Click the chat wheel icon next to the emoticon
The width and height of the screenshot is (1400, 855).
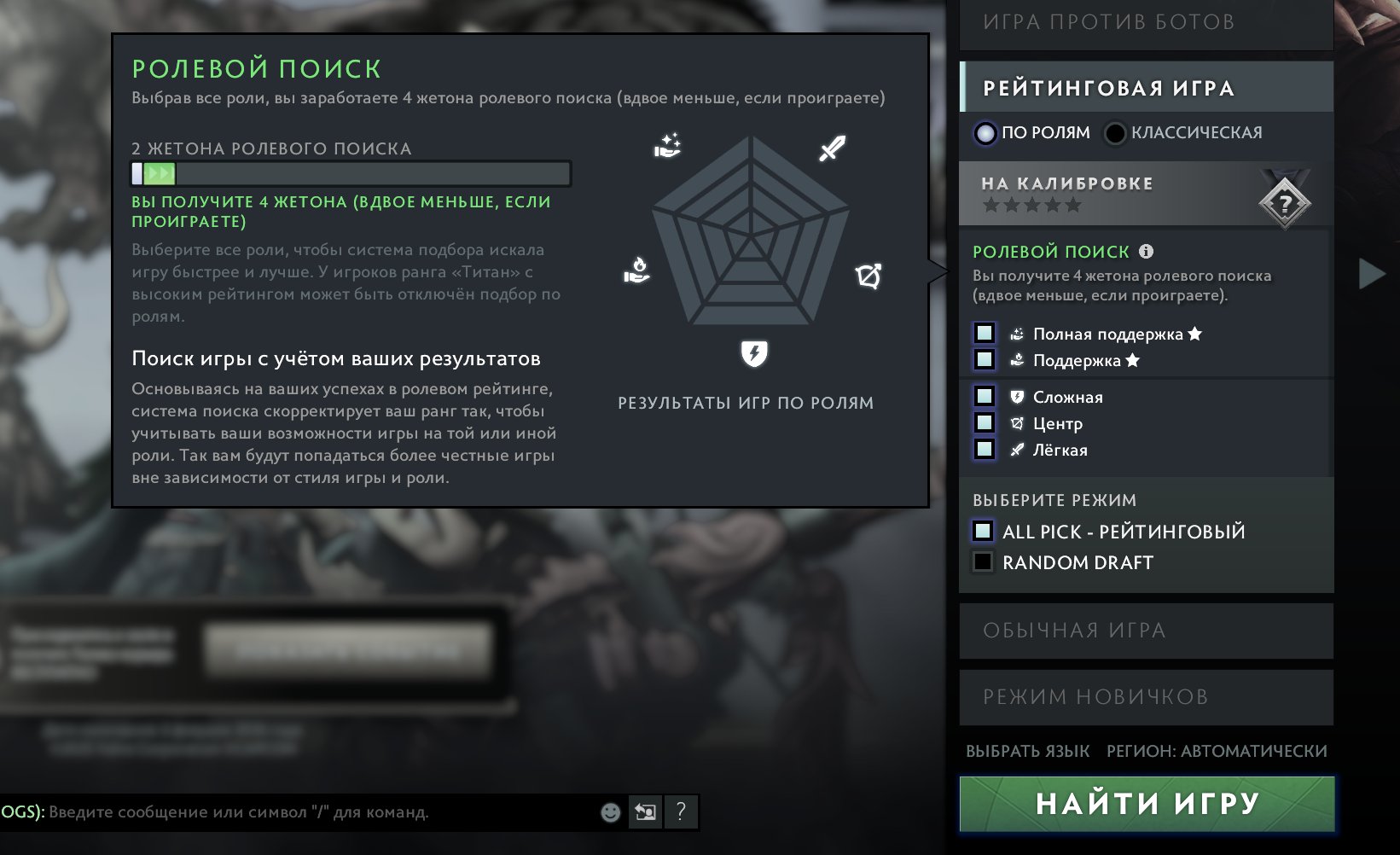coord(644,812)
